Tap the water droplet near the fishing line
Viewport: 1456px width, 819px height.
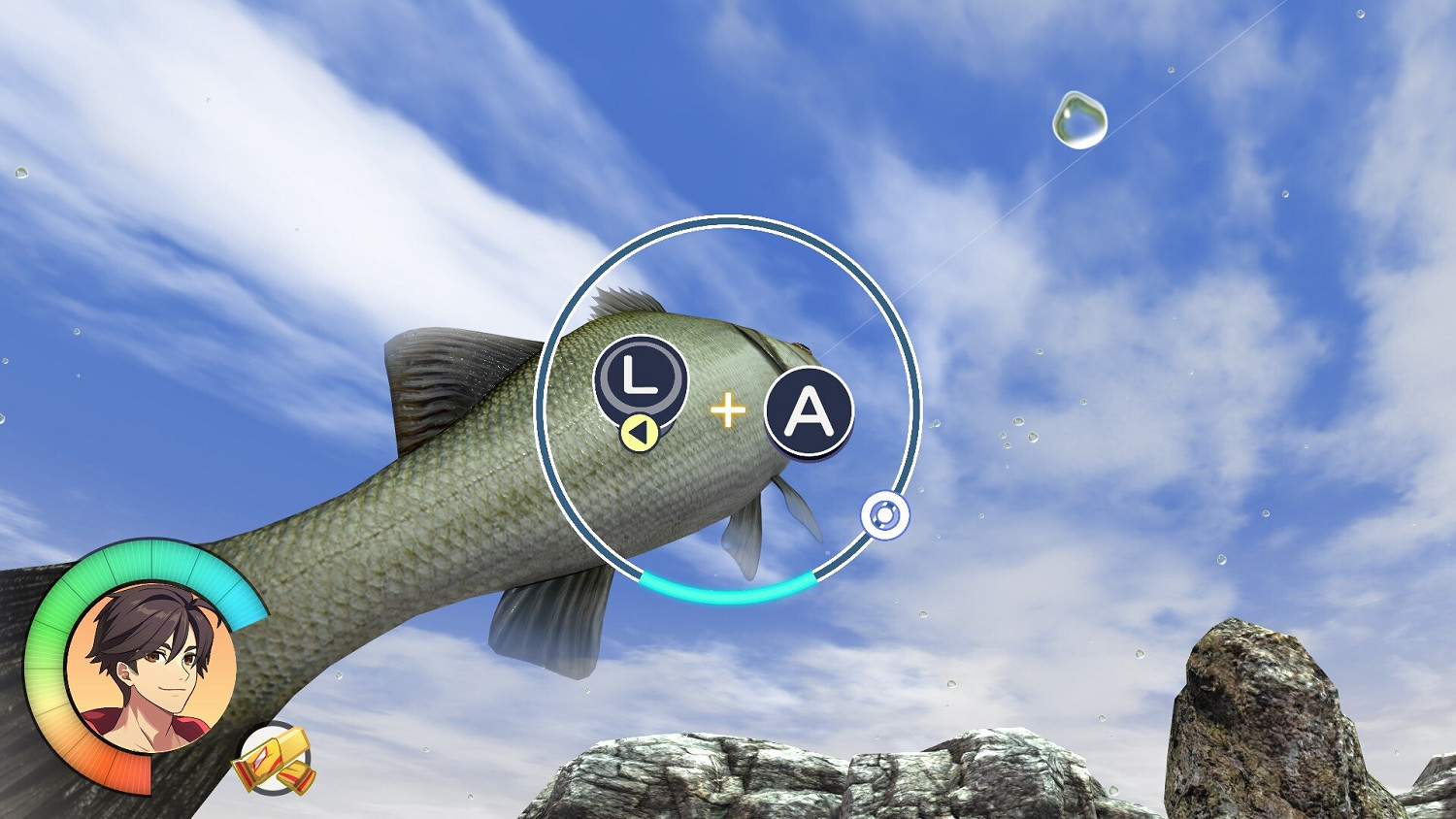click(1079, 118)
